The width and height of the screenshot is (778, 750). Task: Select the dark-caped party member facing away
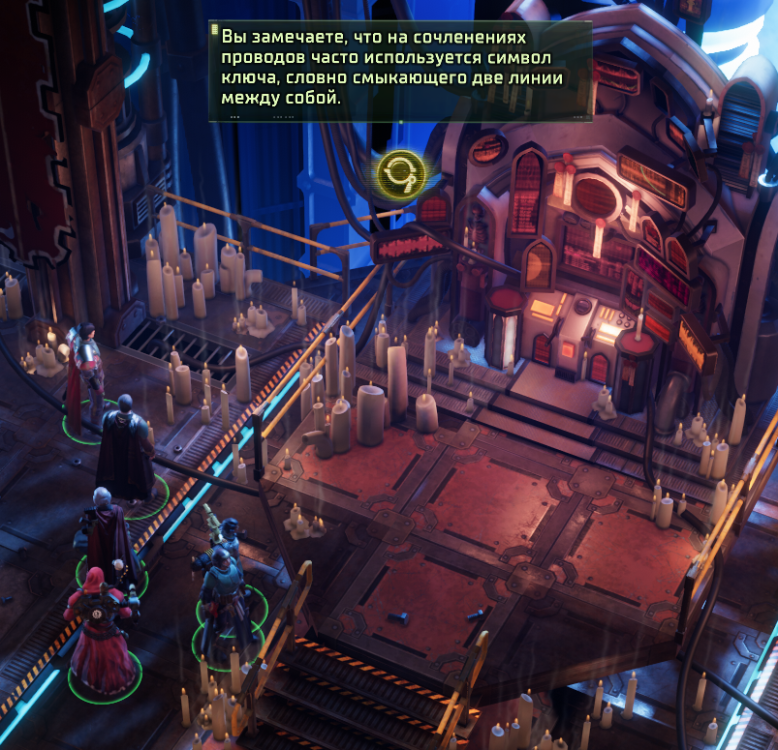124,447
